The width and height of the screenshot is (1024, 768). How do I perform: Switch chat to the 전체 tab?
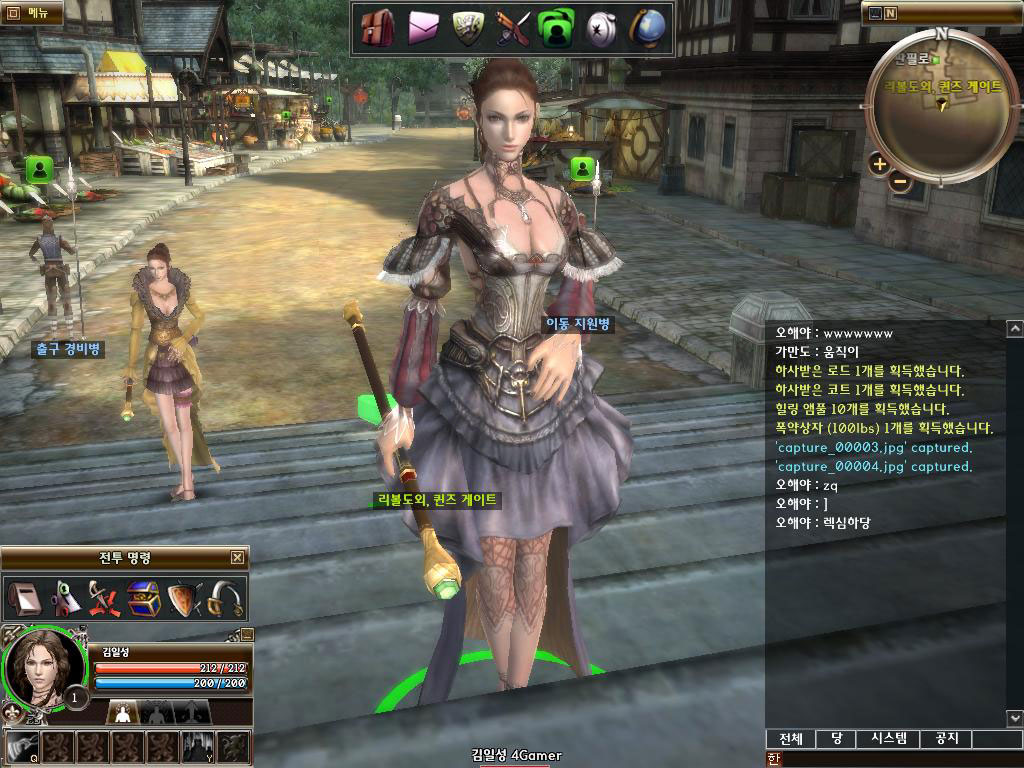[x=791, y=739]
